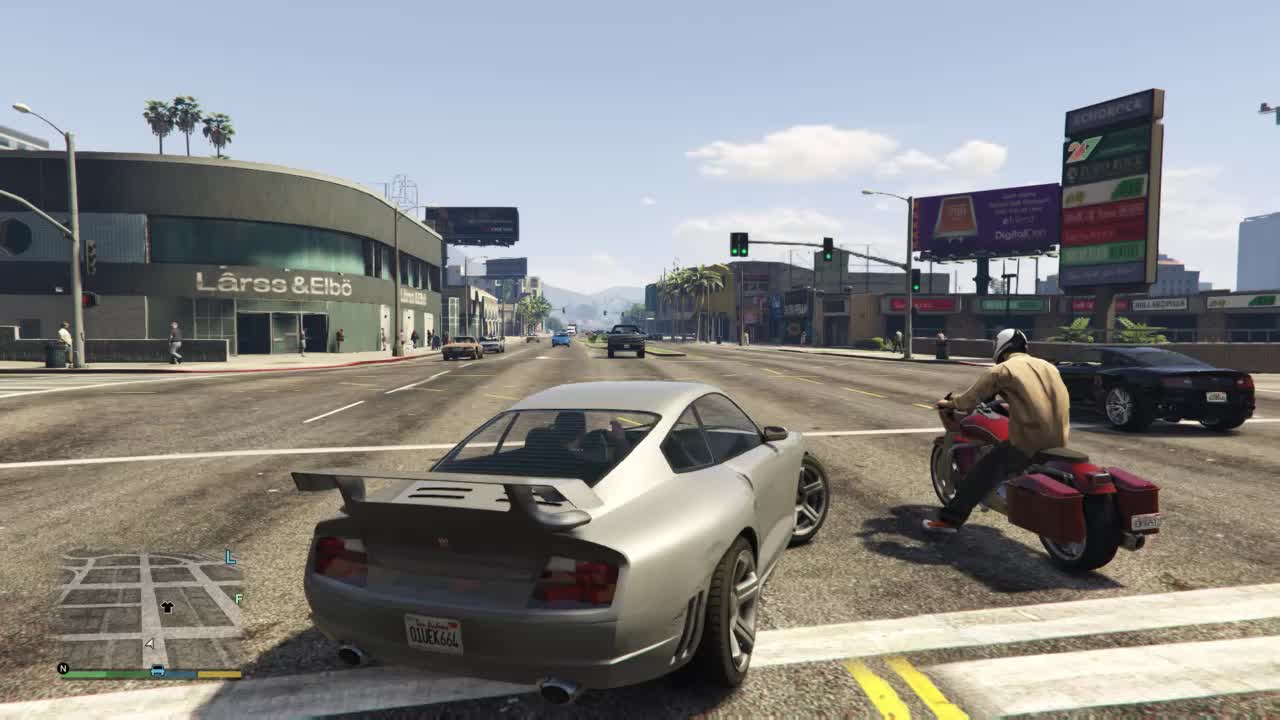This screenshot has height=720, width=1280.
Task: Click the blue car icon on the HUD bar
Action: click(157, 670)
